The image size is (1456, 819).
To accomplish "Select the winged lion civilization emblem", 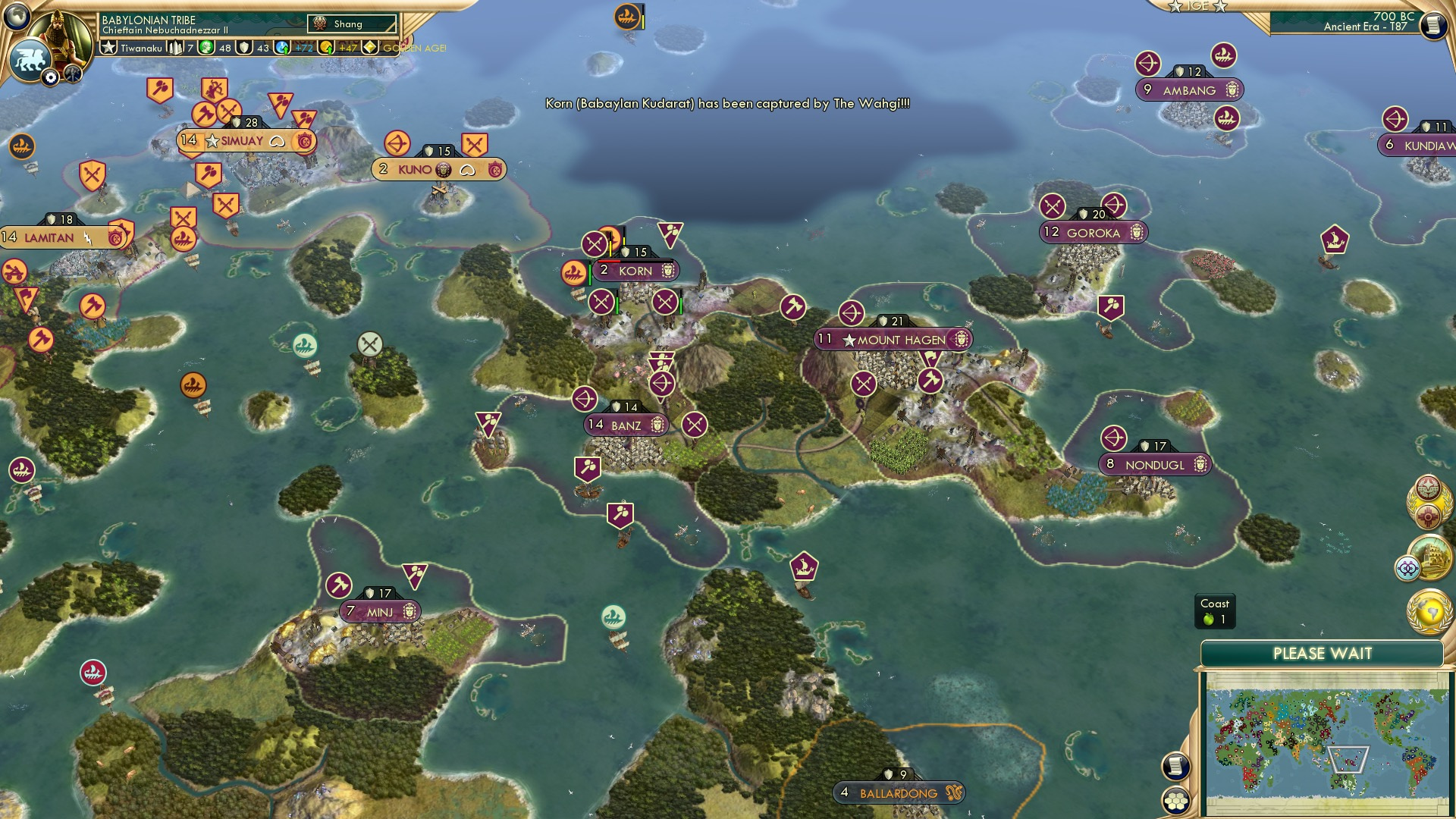I will click(30, 58).
